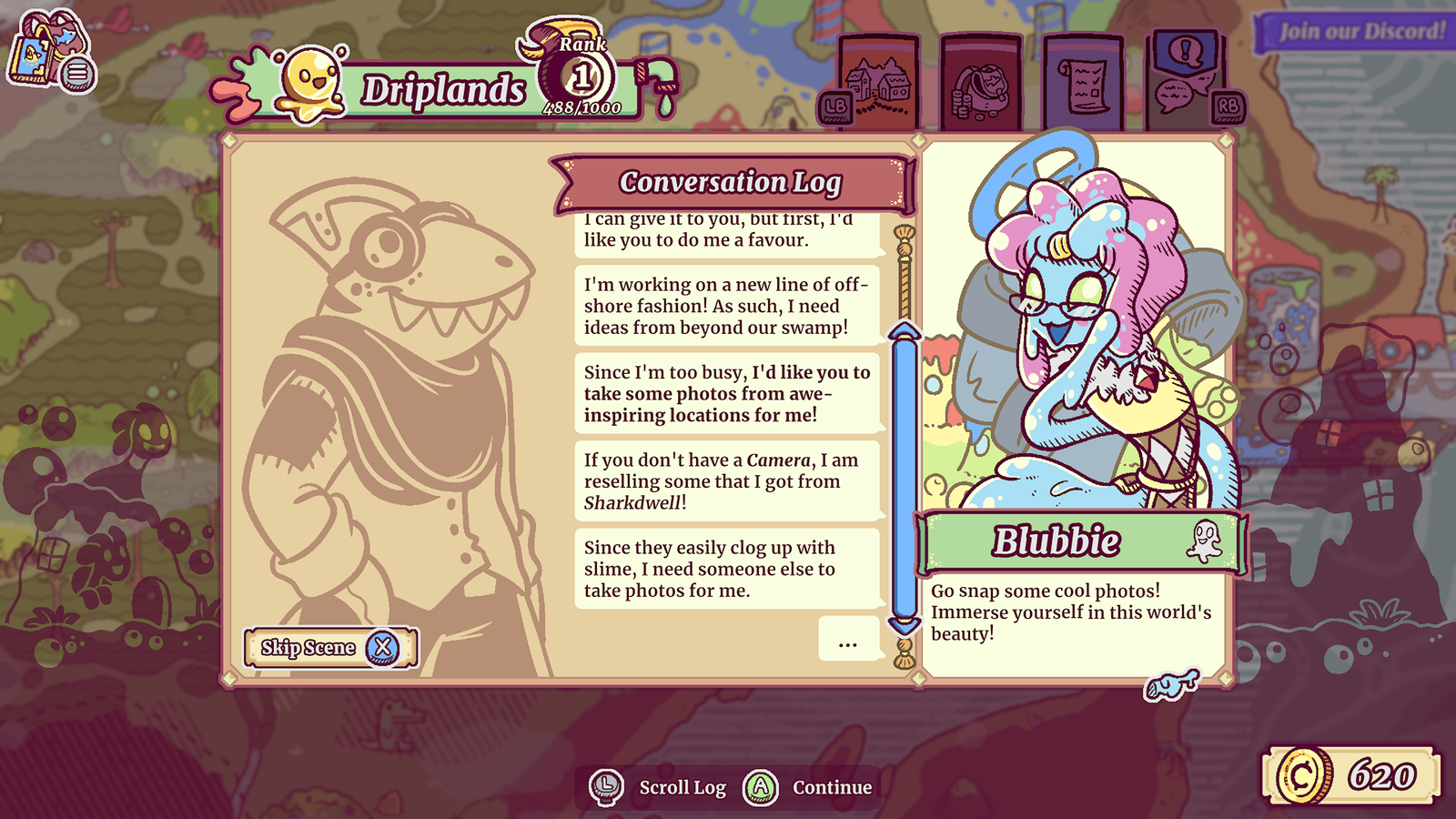
Task: Skip the current scene
Action: point(330,648)
